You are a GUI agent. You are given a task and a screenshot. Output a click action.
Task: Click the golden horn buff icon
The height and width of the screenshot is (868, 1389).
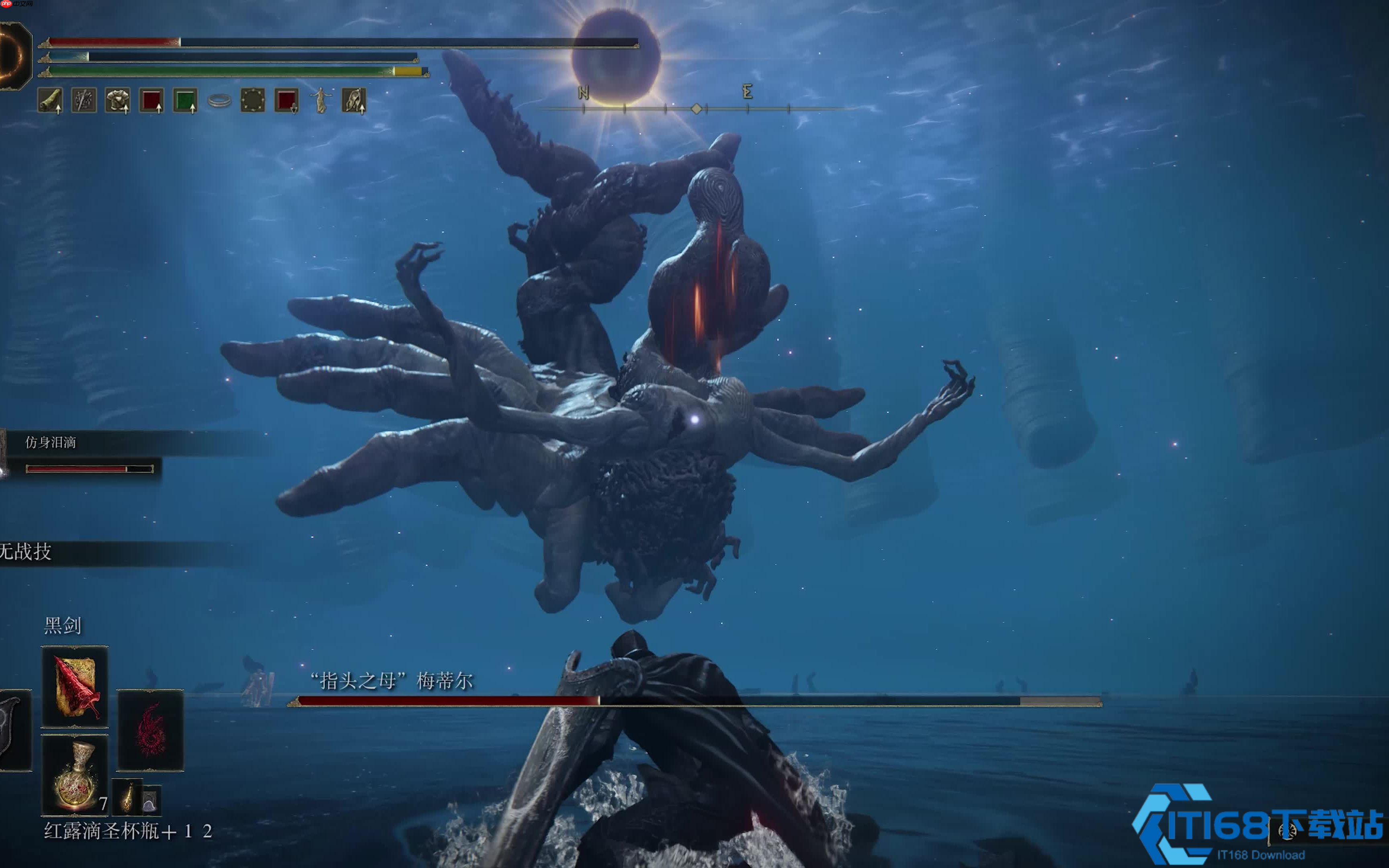coord(50,100)
